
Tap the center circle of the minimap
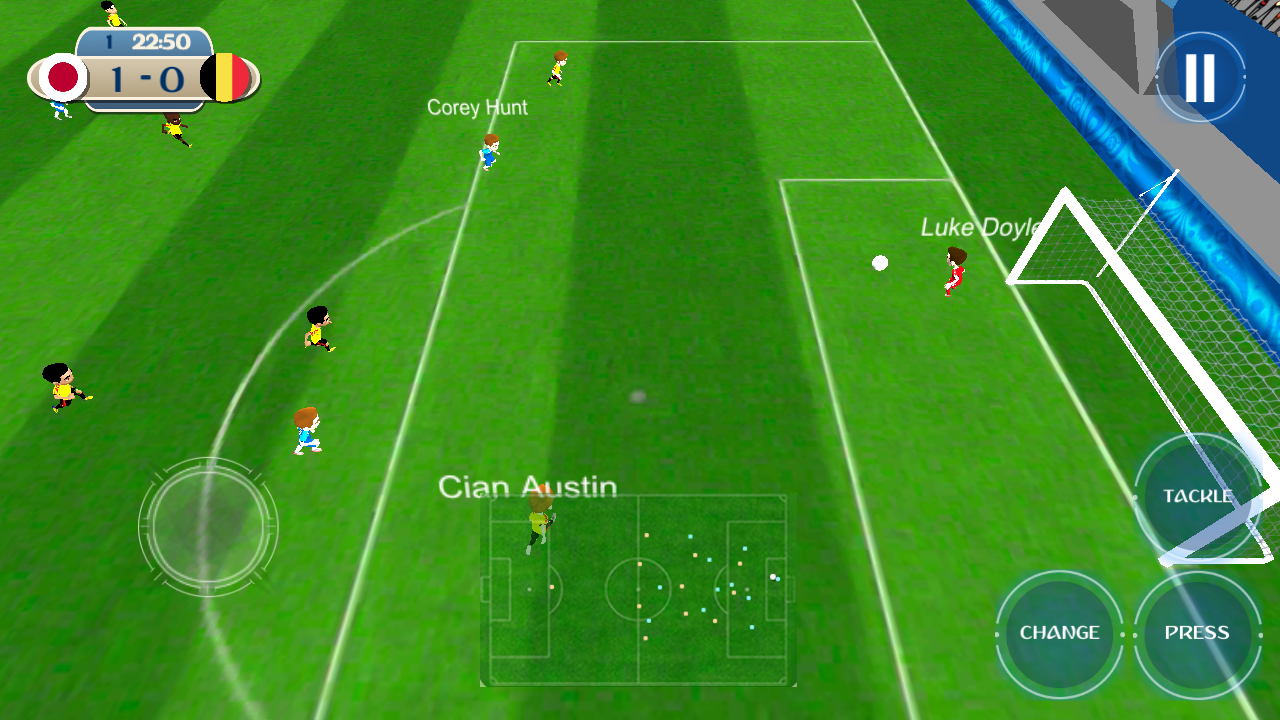637,586
